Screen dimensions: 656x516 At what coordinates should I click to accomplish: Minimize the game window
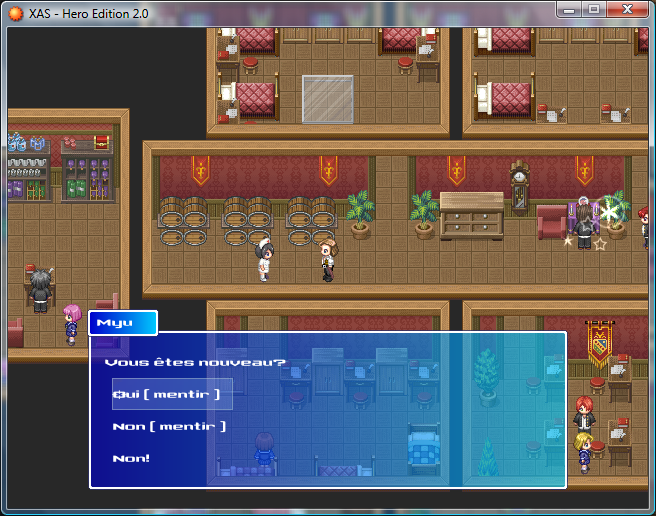pyautogui.click(x=569, y=9)
